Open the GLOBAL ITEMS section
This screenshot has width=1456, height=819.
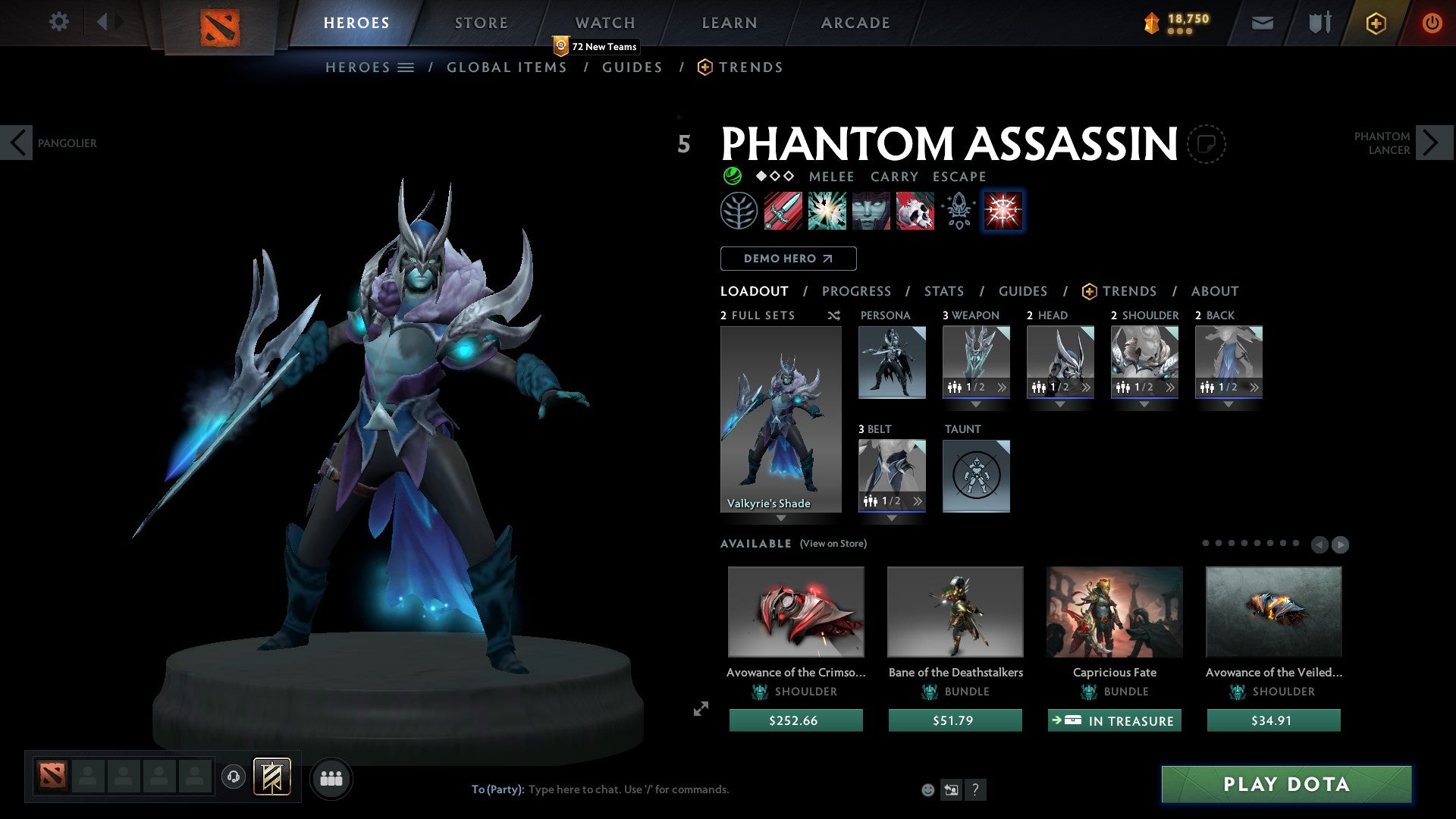pos(507,67)
